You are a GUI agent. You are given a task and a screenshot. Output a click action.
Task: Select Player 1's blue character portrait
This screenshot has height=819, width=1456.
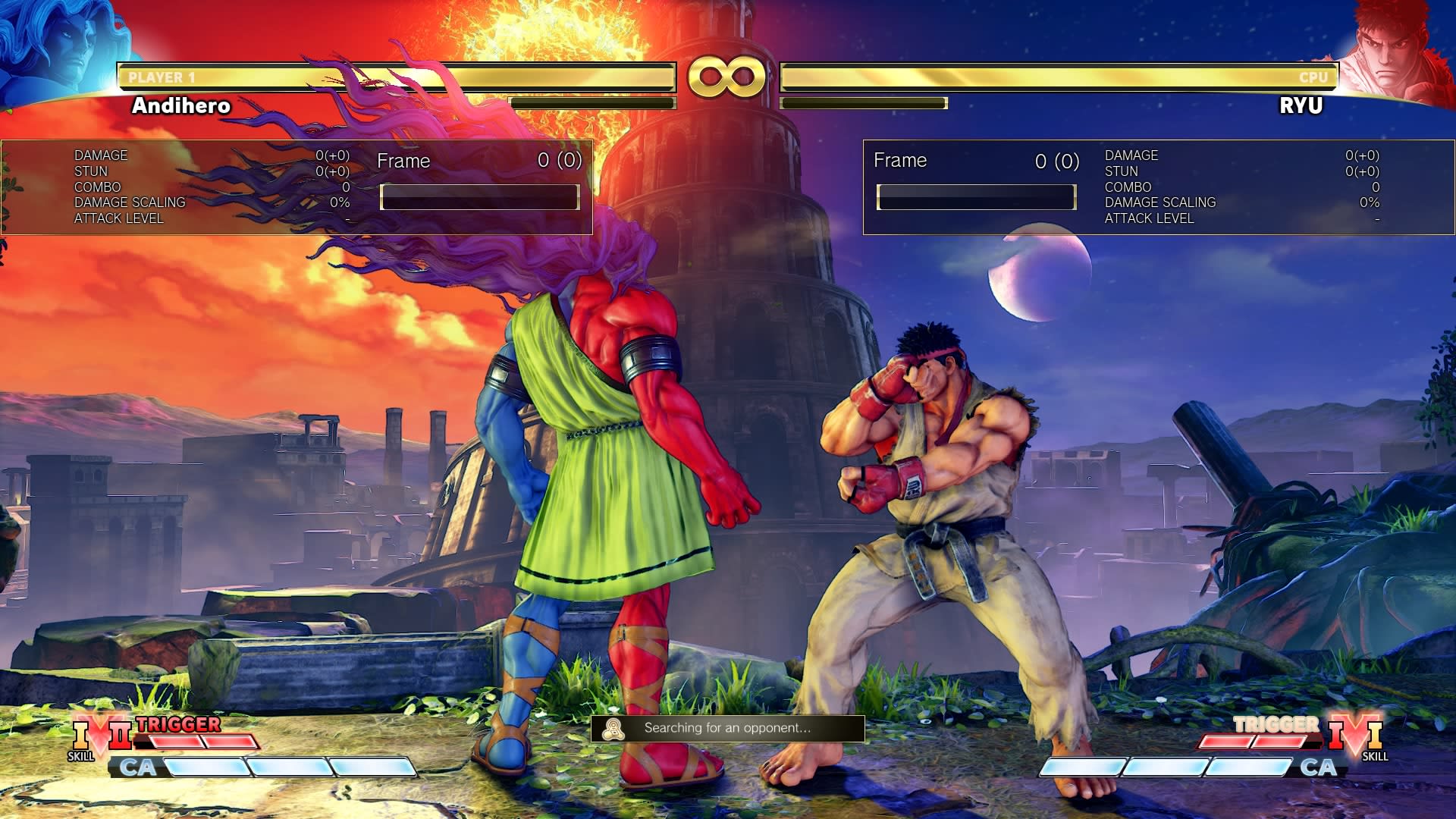[57, 49]
